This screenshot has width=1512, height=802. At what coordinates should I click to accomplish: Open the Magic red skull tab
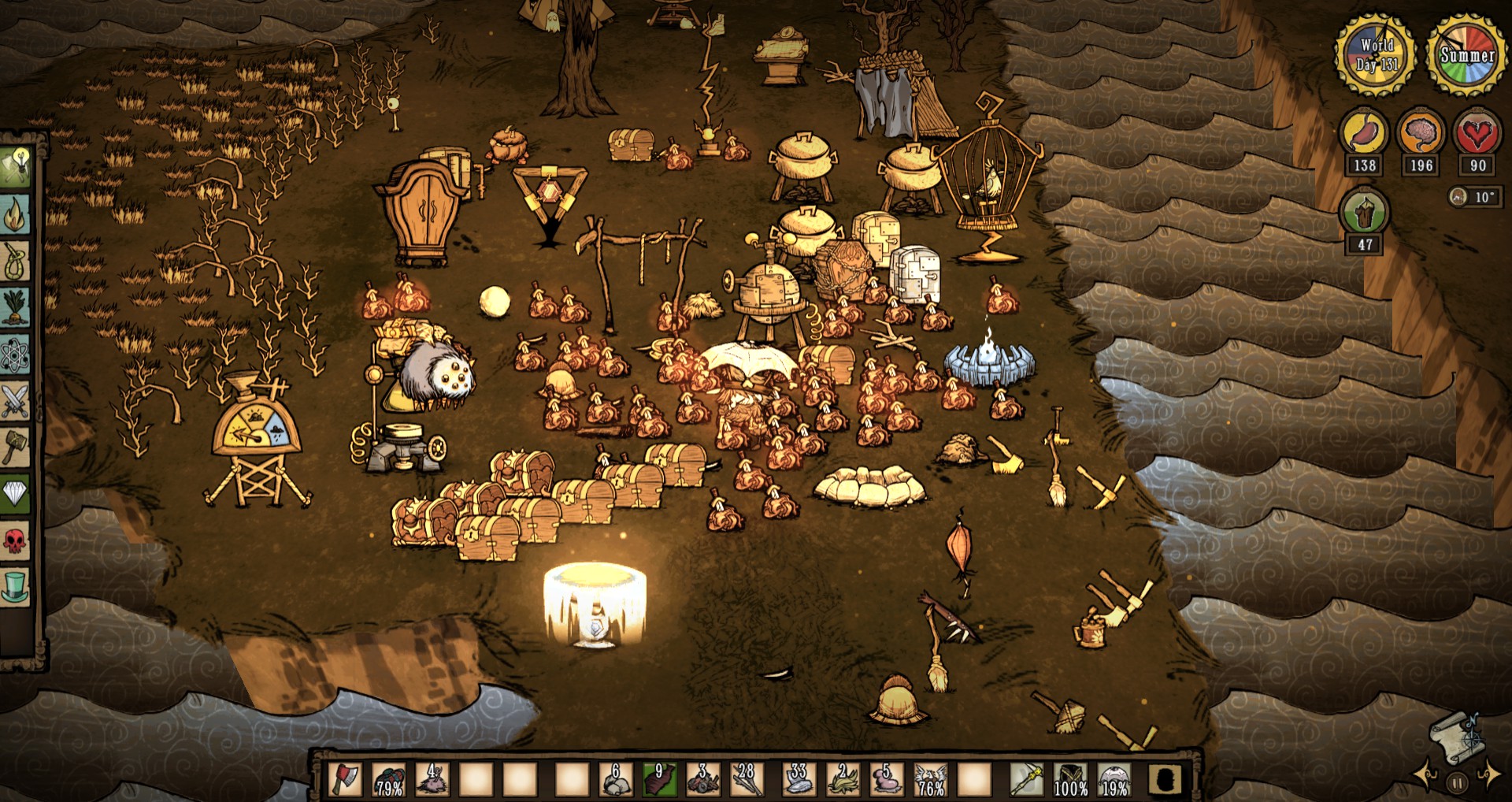[16, 541]
